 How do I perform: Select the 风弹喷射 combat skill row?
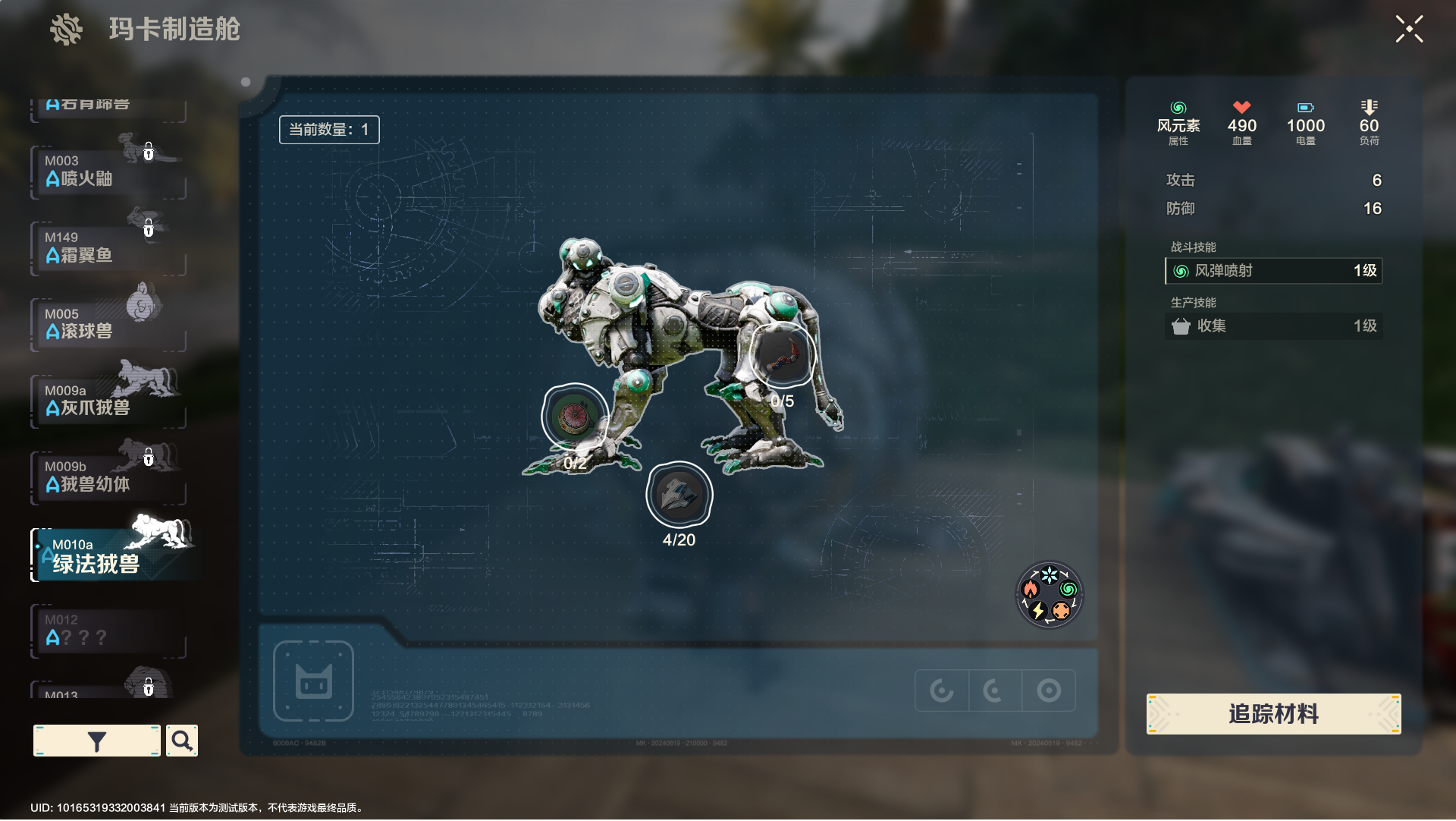pyautogui.click(x=1273, y=271)
